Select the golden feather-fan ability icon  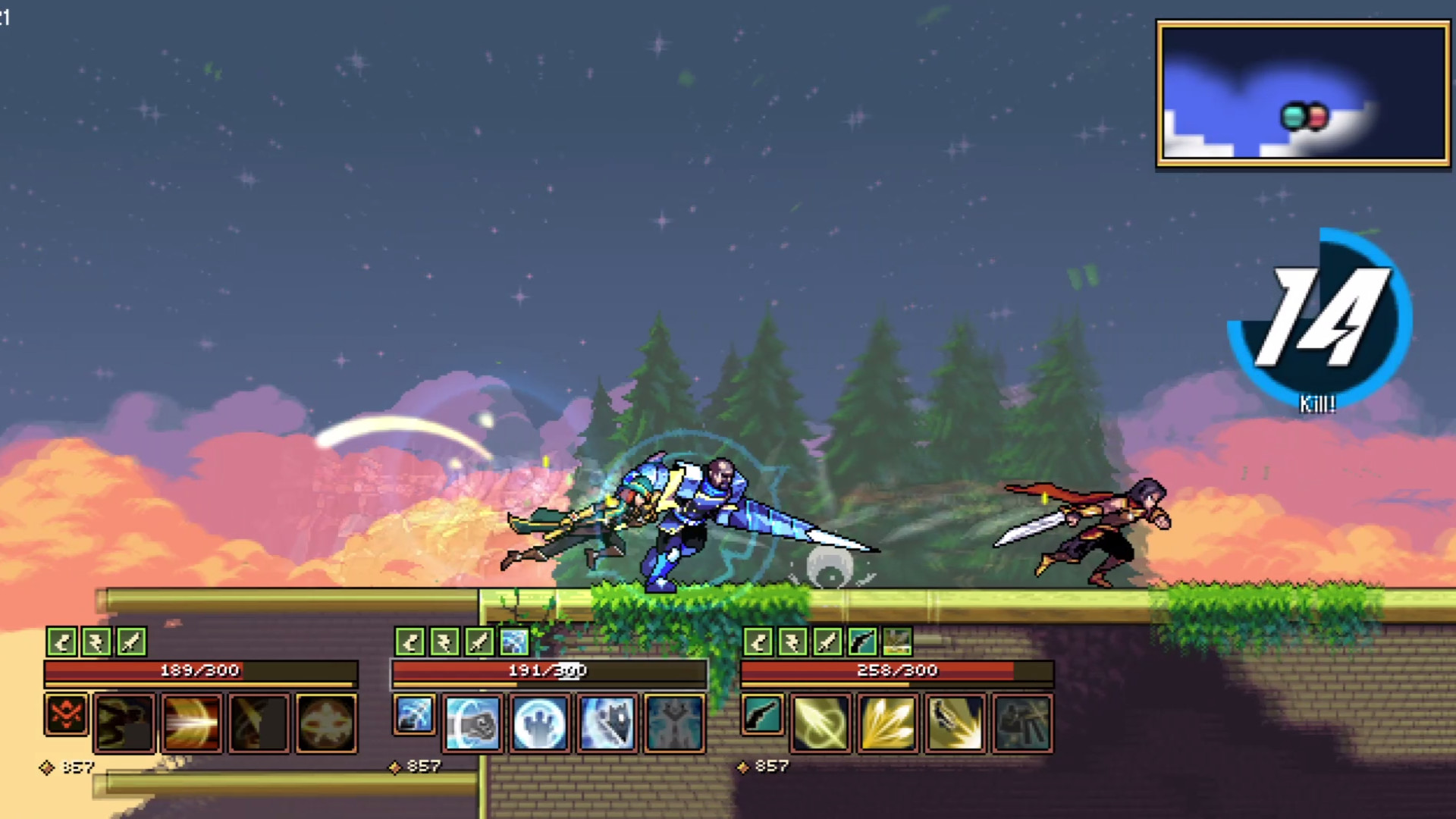coord(886,723)
